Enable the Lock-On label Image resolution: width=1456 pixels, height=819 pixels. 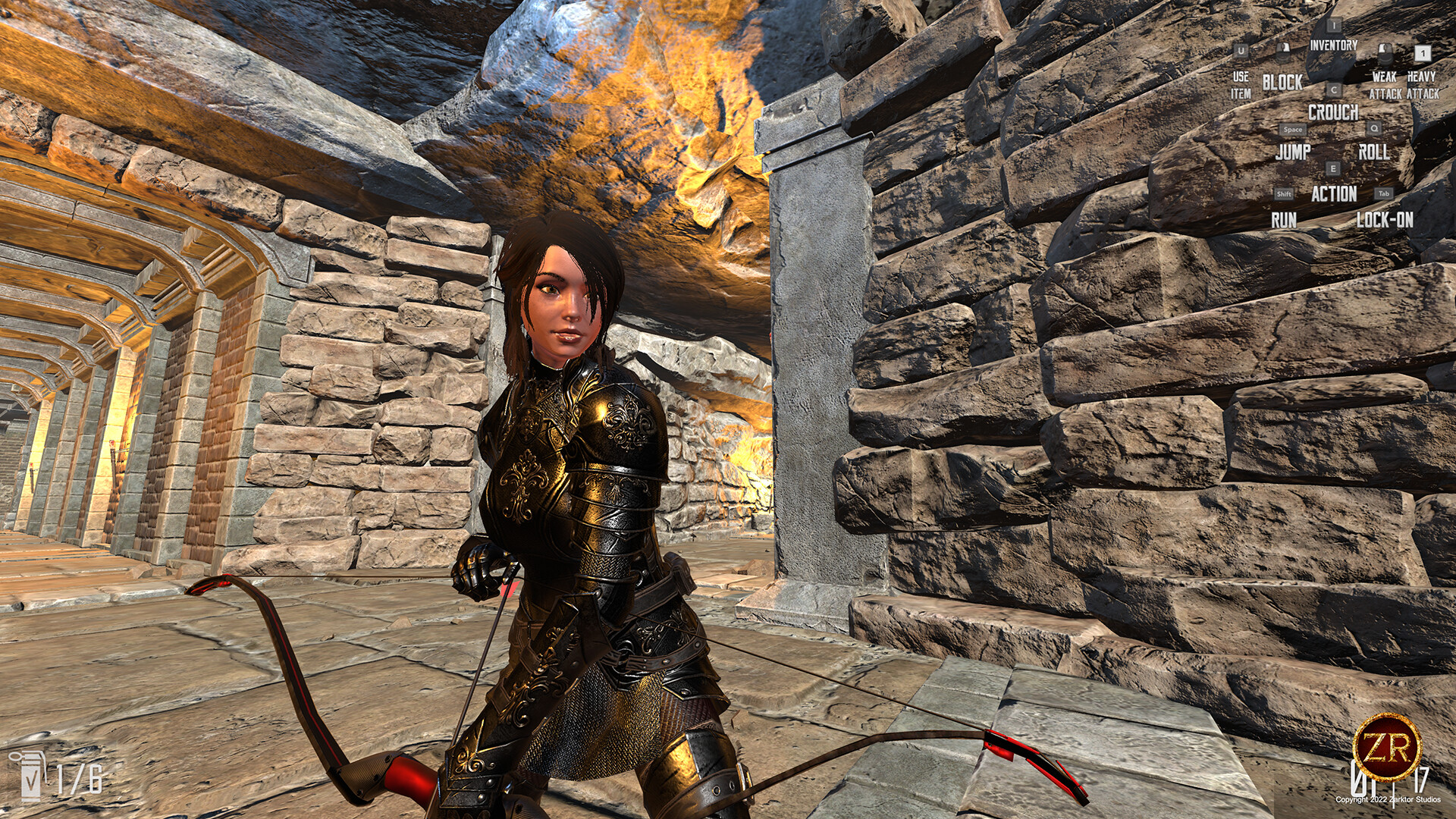[x=1384, y=218]
